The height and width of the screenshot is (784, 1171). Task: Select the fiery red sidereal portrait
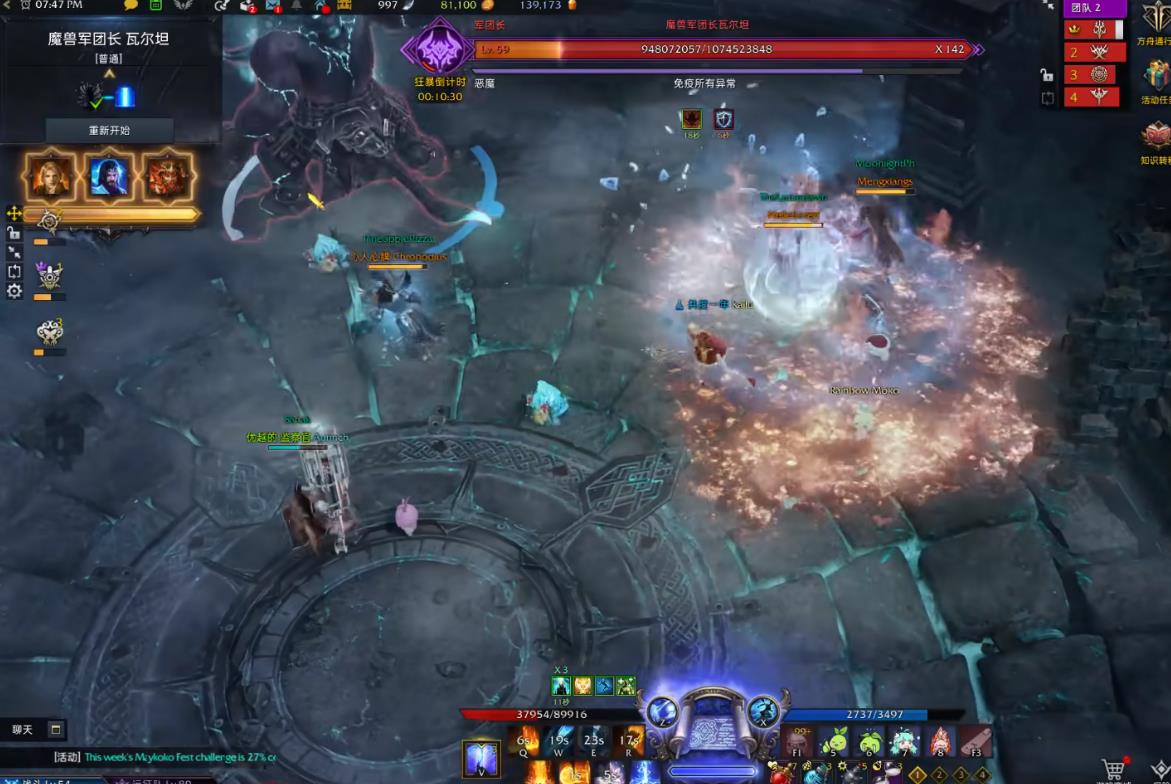tap(167, 177)
